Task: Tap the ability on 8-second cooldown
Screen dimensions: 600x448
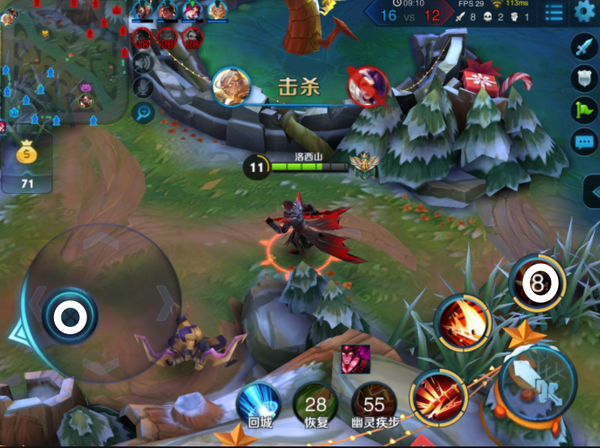Action: 537,283
